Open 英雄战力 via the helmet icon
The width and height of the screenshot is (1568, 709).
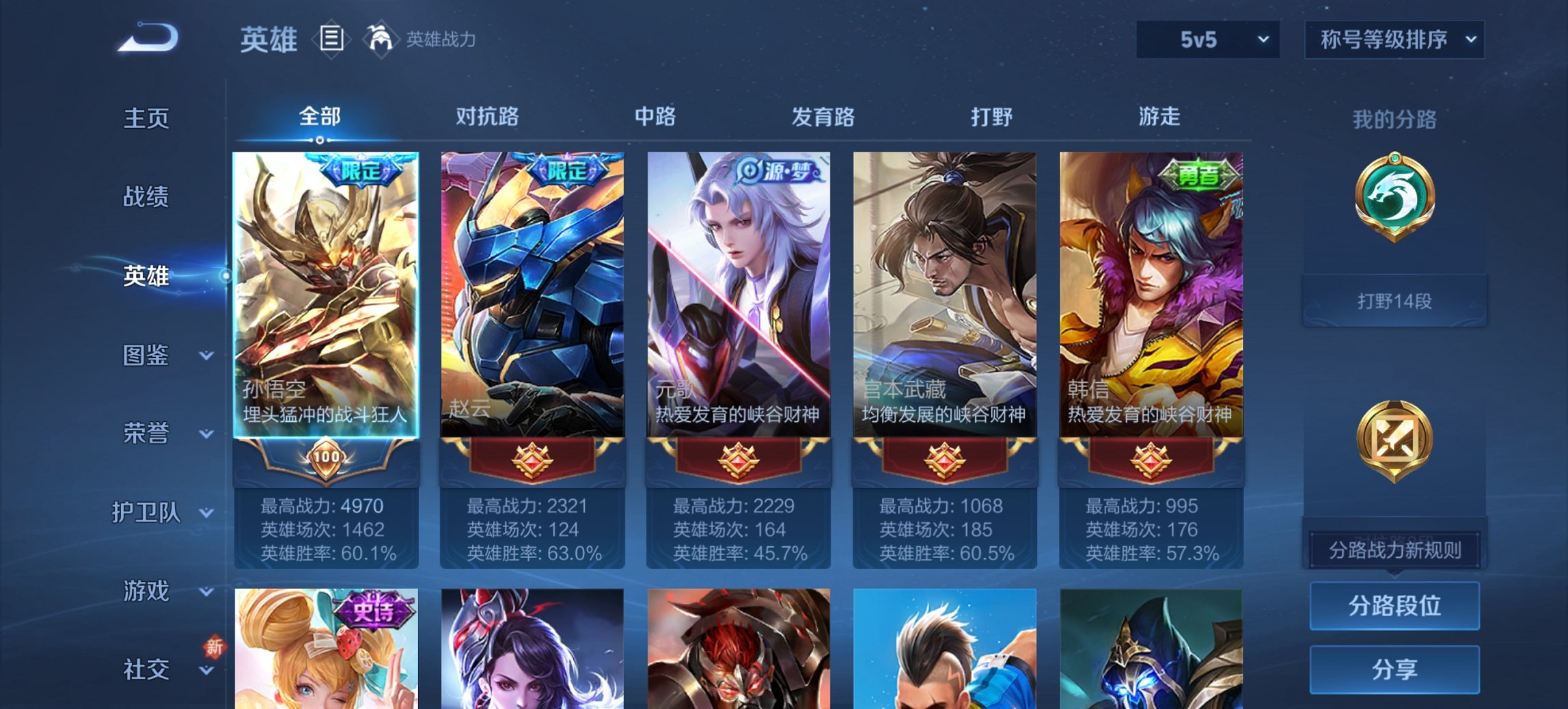tap(381, 40)
